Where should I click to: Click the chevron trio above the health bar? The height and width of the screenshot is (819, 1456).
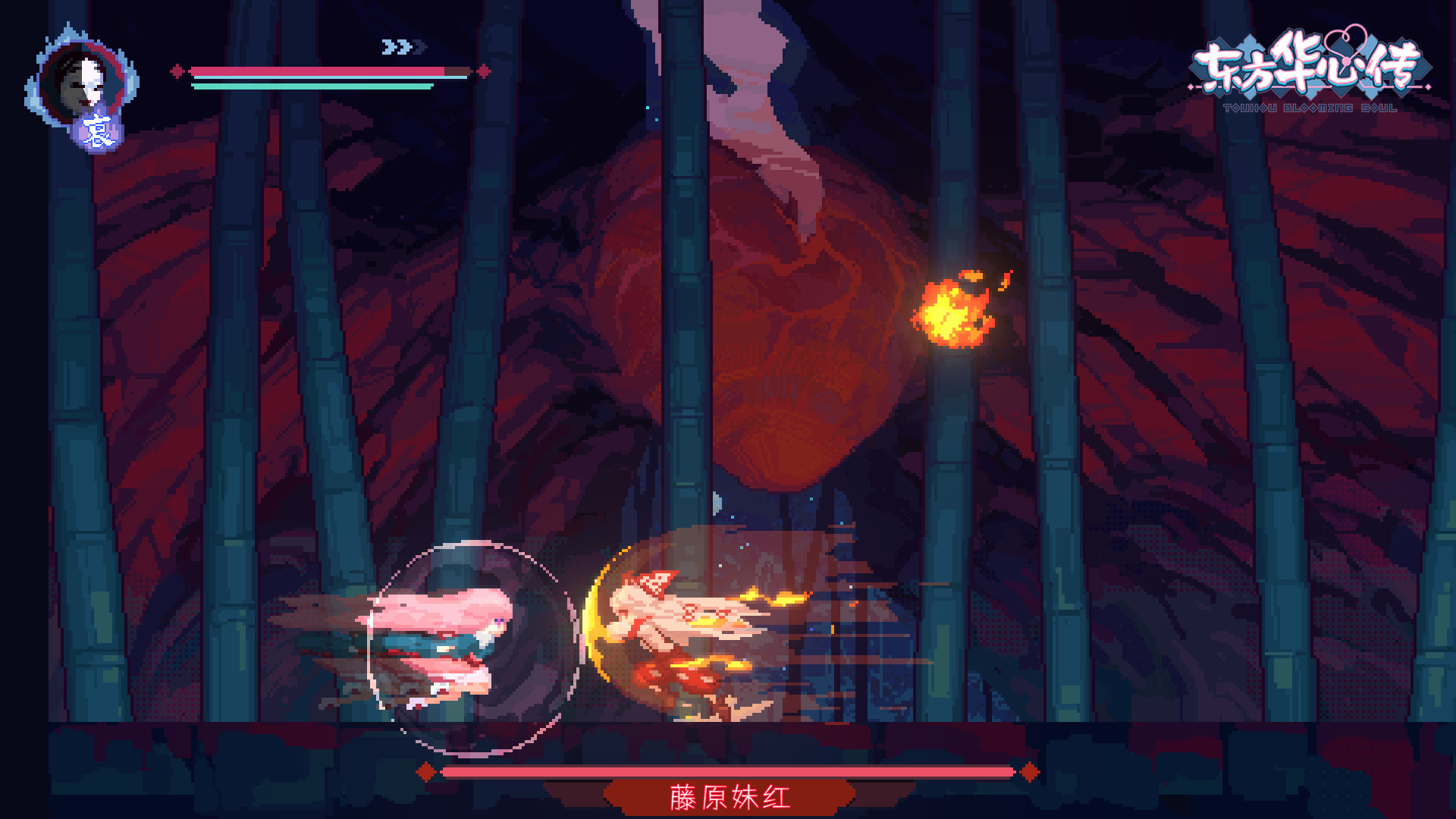coord(403,45)
